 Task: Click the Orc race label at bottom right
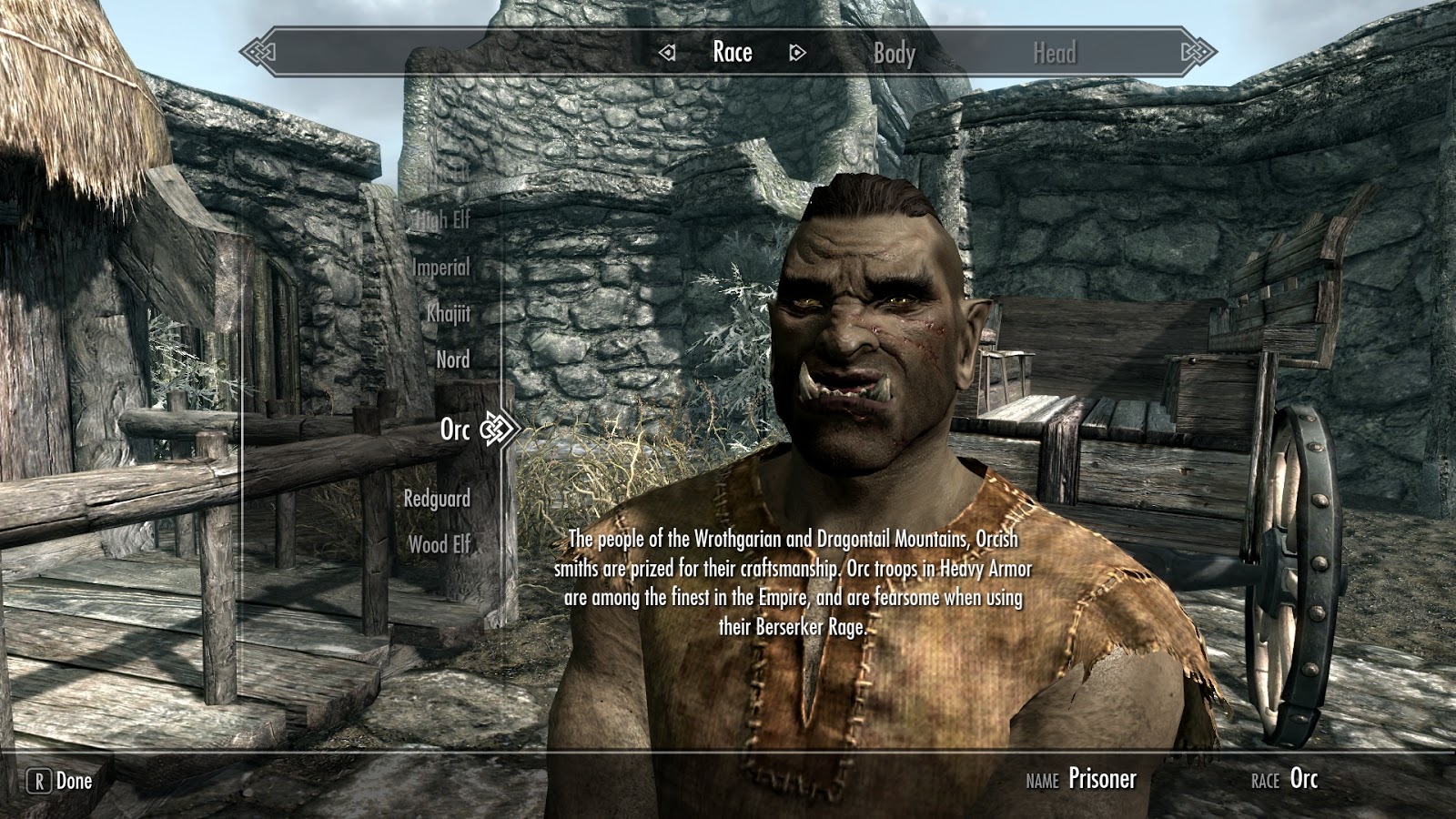pos(1302,780)
